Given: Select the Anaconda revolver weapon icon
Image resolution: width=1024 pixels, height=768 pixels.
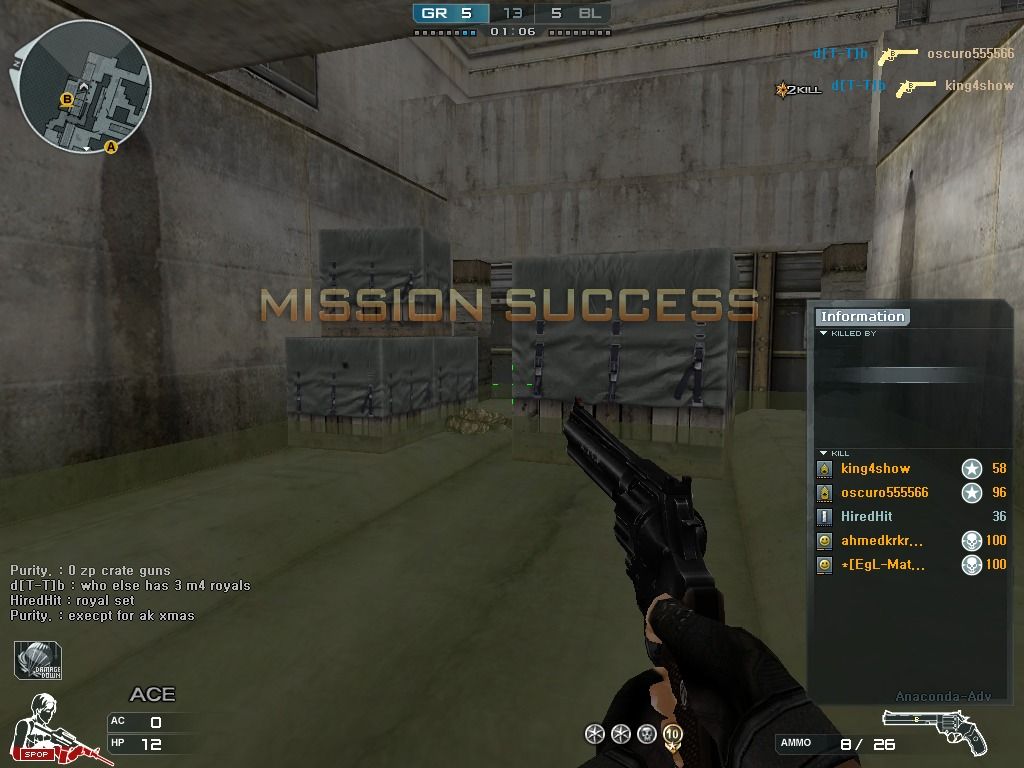Looking at the screenshot, I should pos(934,730).
